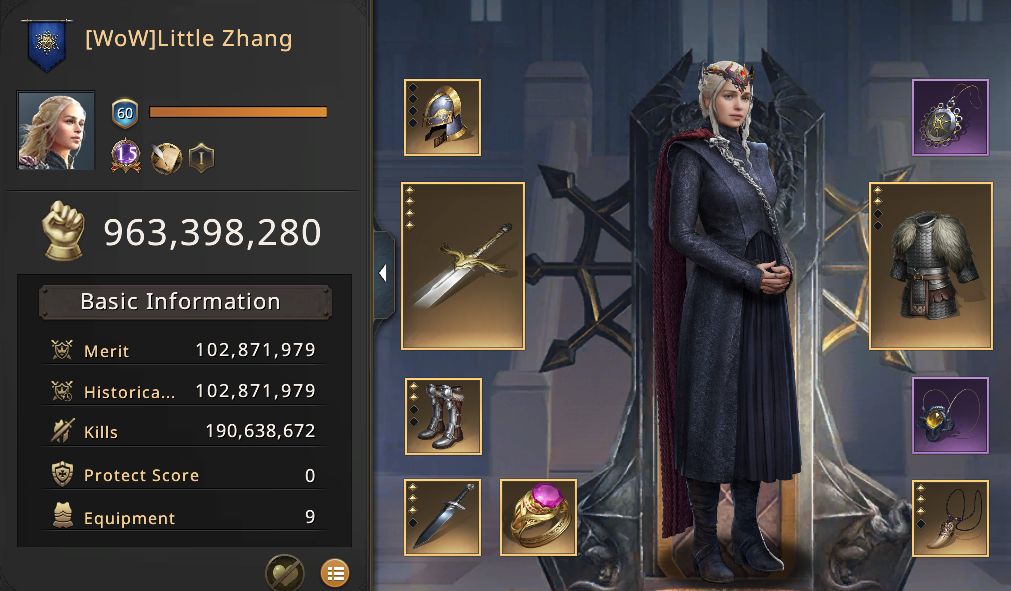Open the purple level 15 badge
1011x591 pixels.
click(x=126, y=157)
